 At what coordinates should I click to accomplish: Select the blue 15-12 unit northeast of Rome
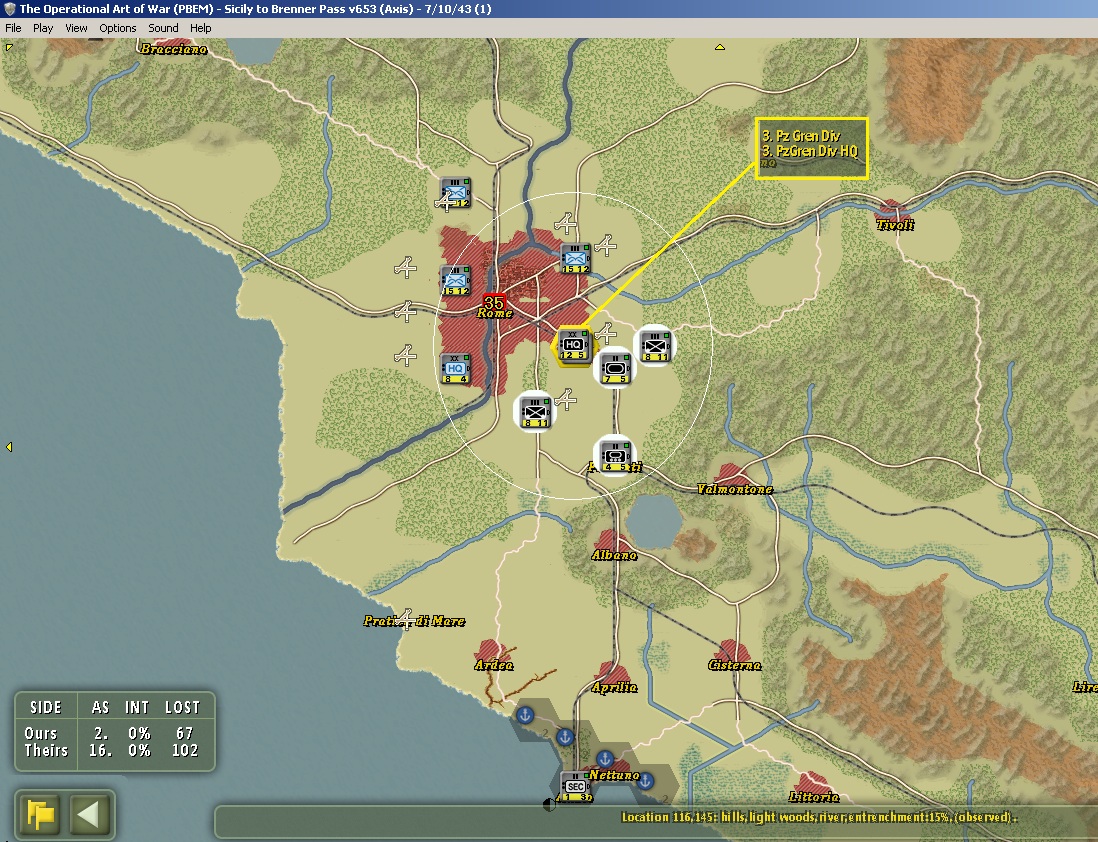[574, 258]
